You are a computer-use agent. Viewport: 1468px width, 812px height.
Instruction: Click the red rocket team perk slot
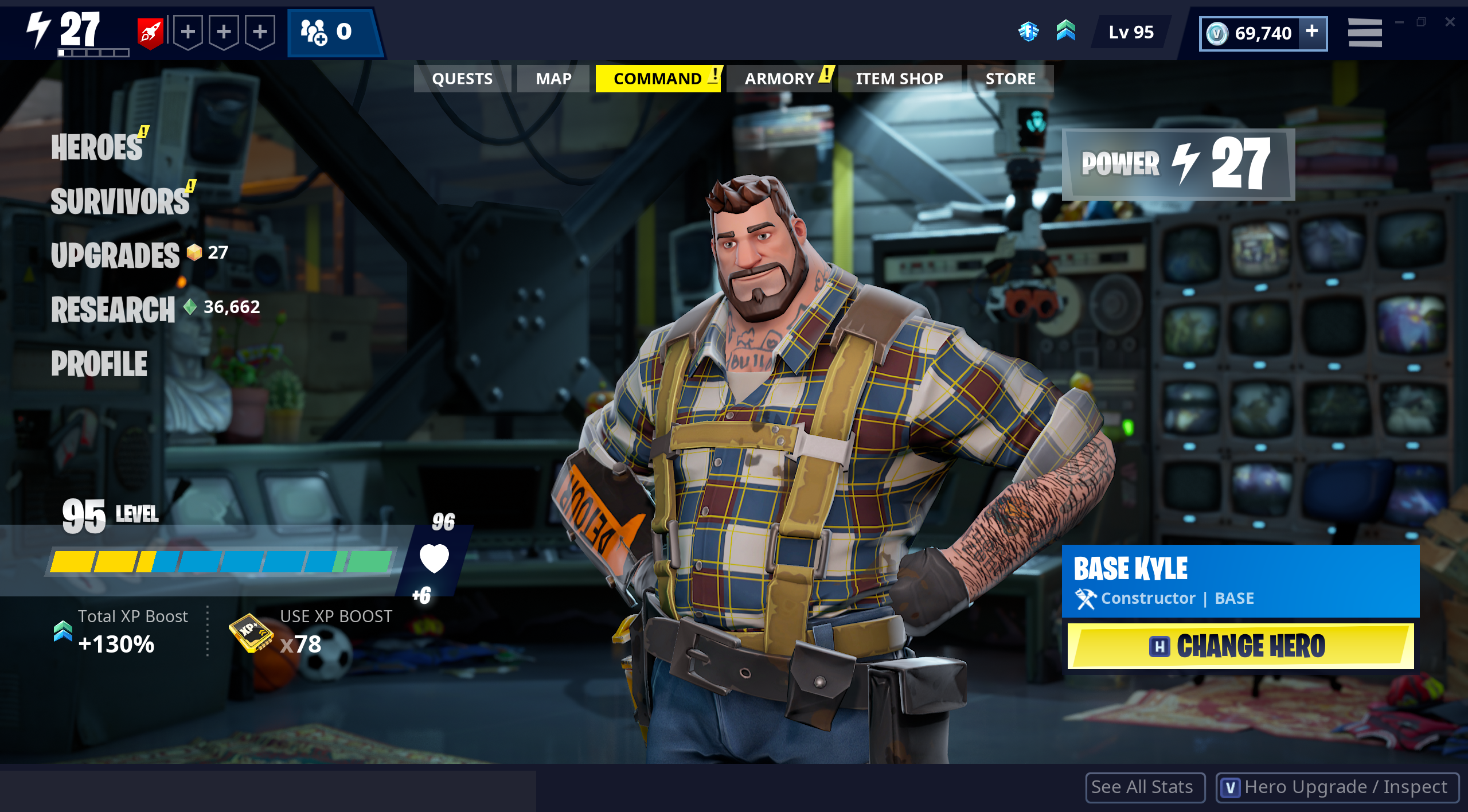tap(150, 33)
